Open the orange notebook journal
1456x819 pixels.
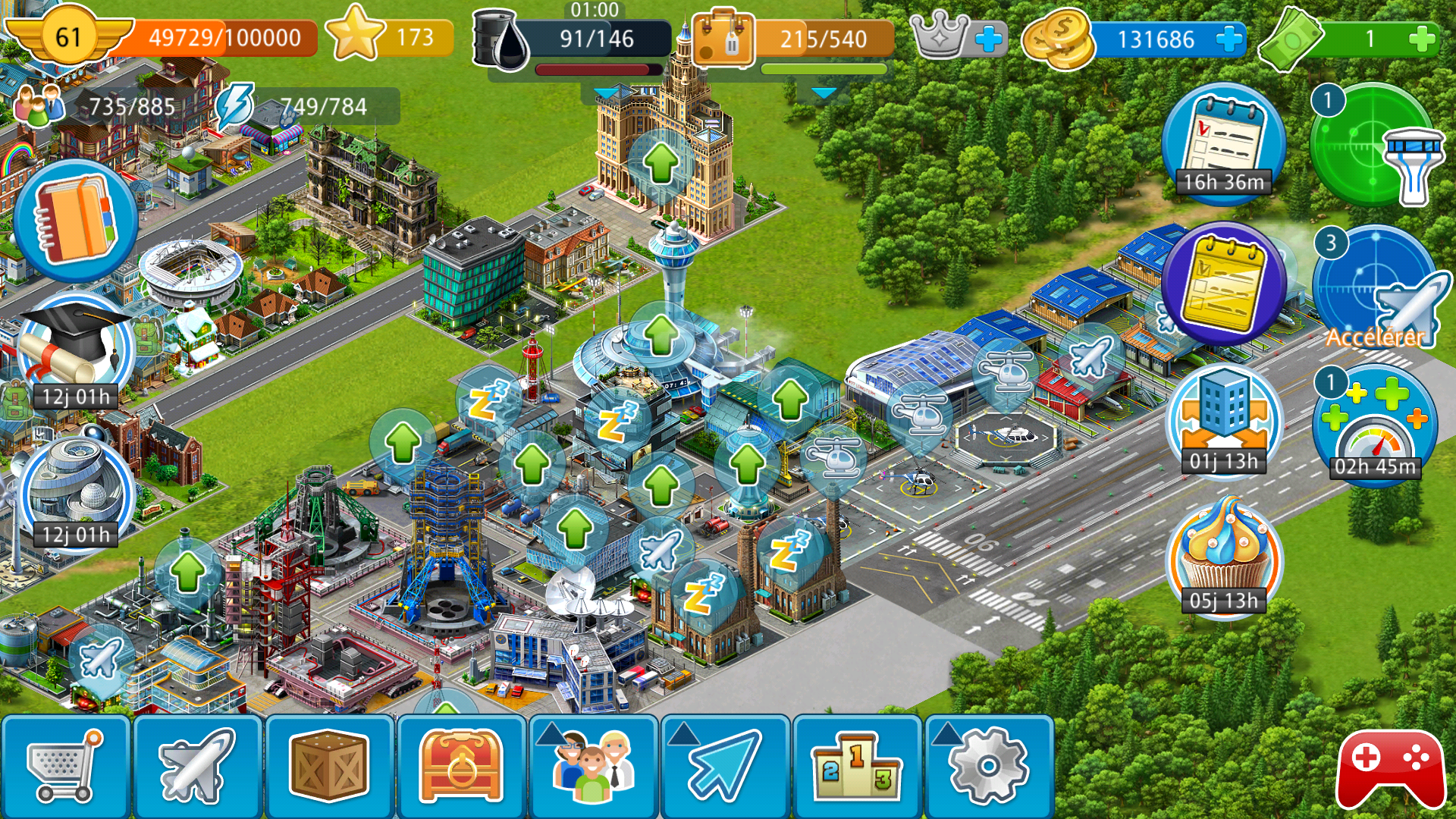[75, 221]
